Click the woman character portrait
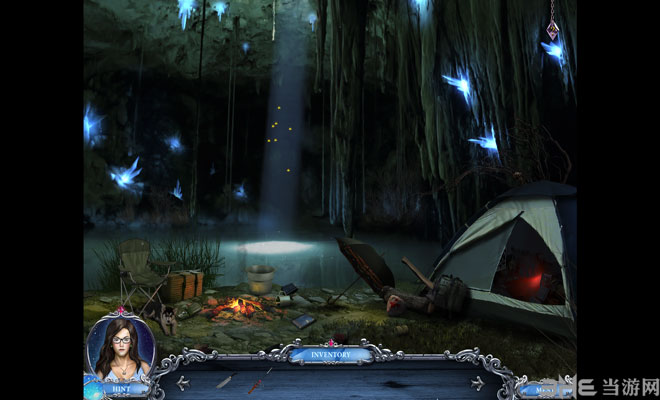Viewport: 660px width, 400px height. pyautogui.click(x=119, y=348)
